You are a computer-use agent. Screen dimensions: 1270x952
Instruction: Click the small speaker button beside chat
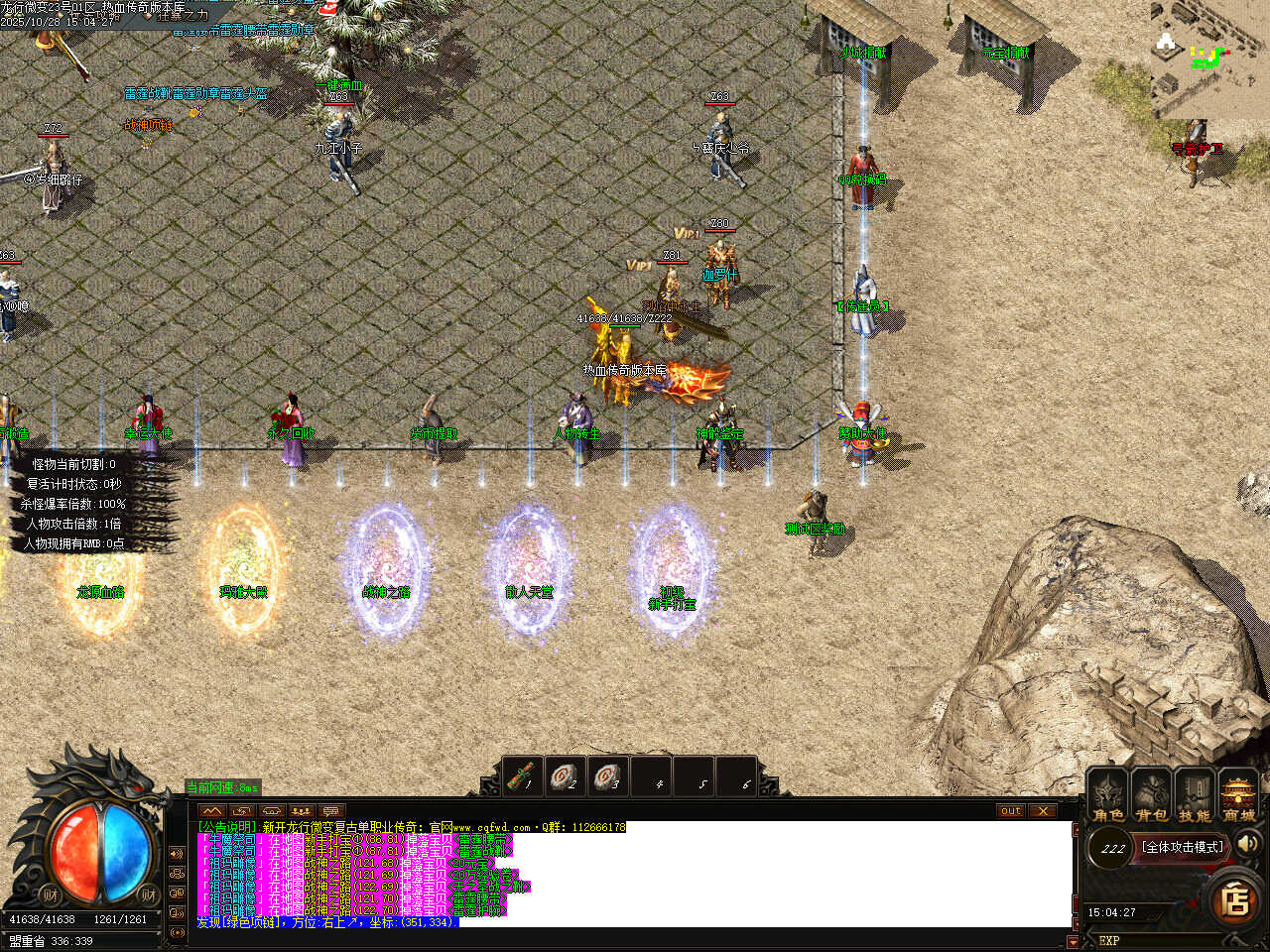tap(177, 854)
